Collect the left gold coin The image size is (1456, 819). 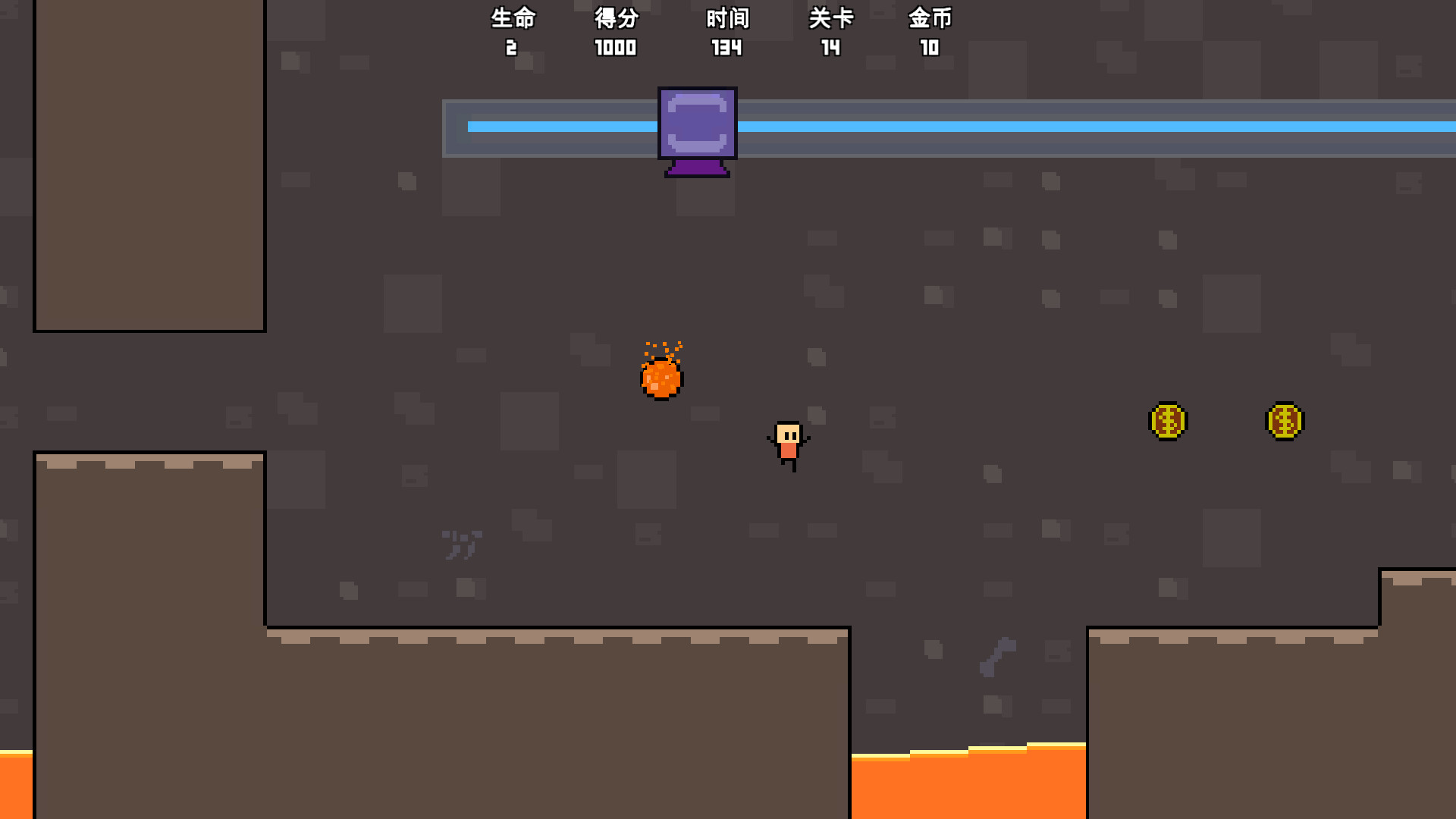[1167, 422]
